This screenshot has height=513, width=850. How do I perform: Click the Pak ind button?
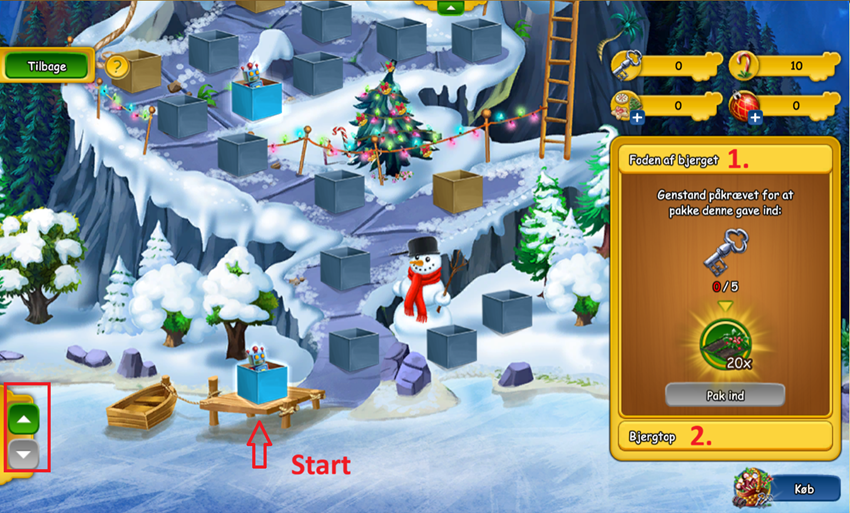pyautogui.click(x=724, y=394)
